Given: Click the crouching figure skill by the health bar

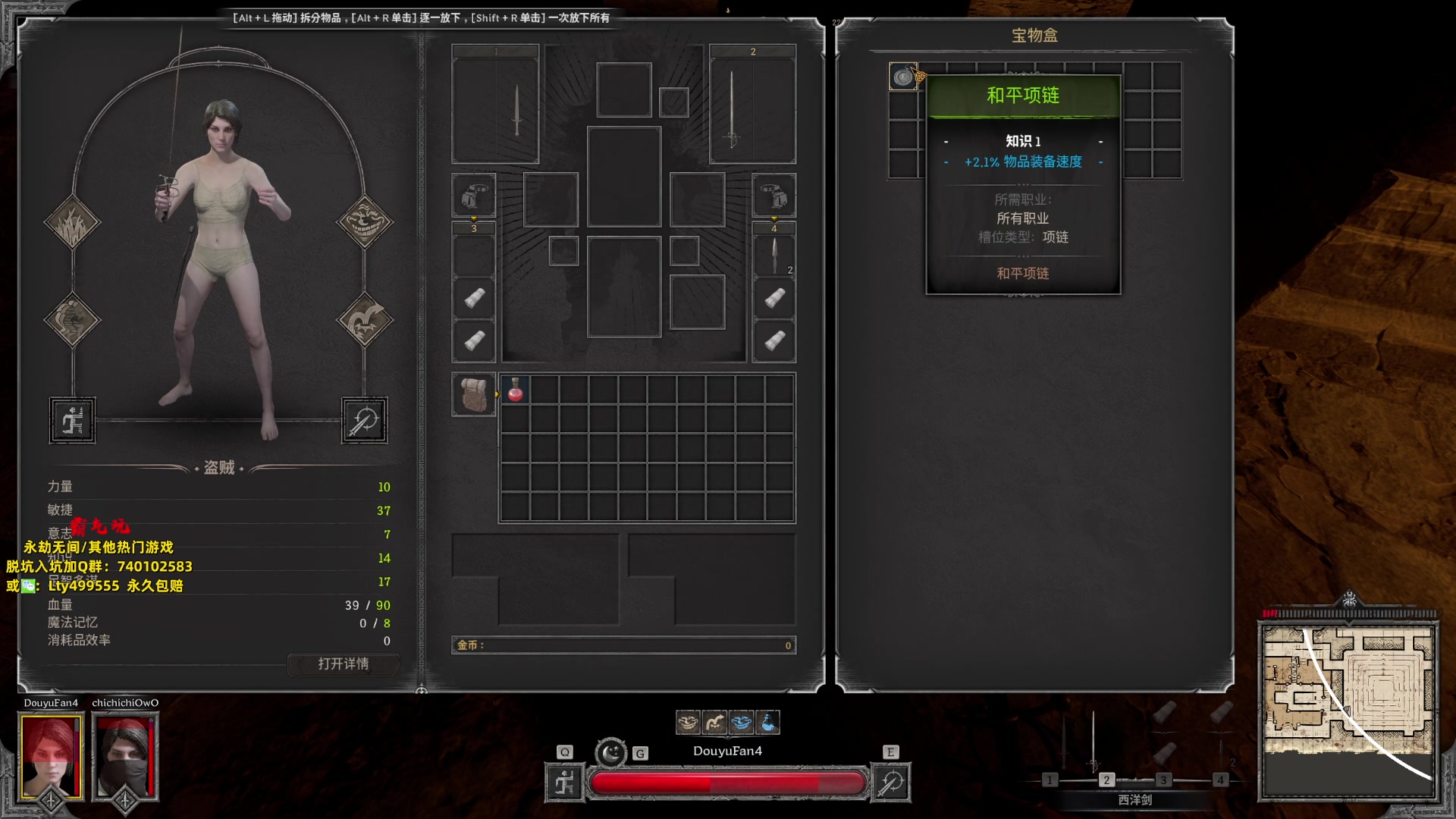Looking at the screenshot, I should click(x=565, y=783).
